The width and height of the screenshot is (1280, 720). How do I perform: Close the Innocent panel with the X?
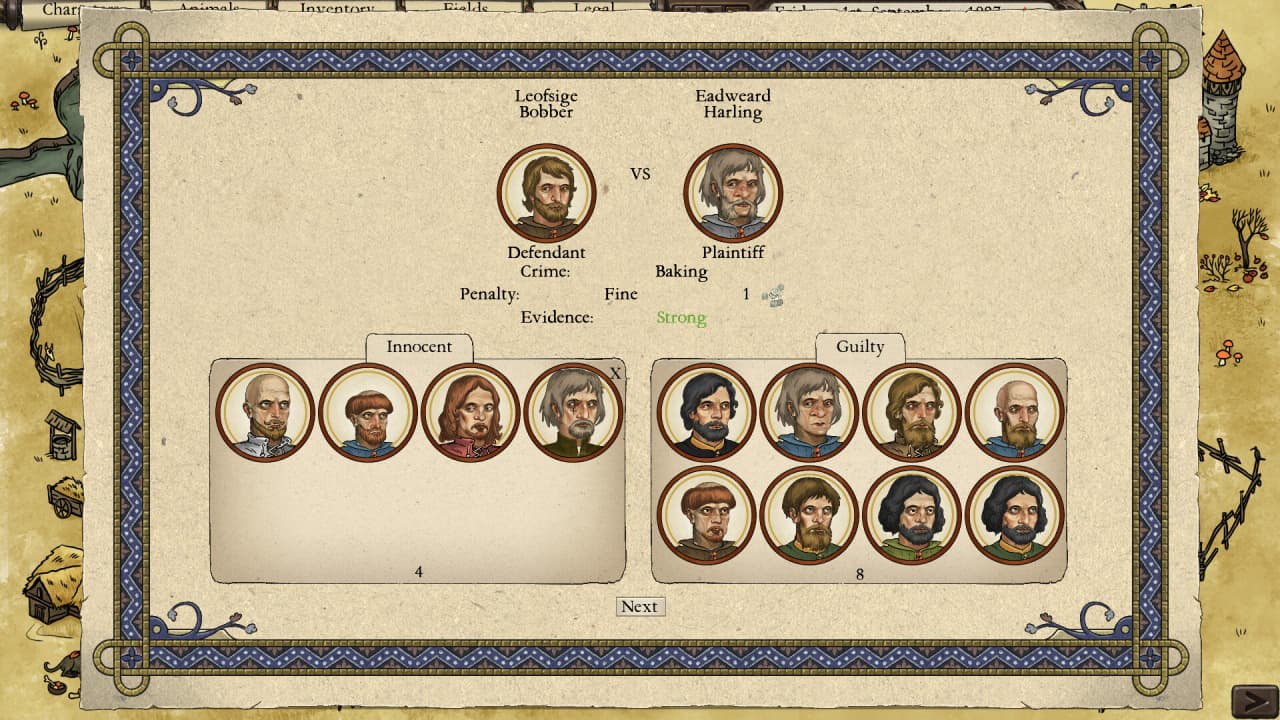coord(615,373)
